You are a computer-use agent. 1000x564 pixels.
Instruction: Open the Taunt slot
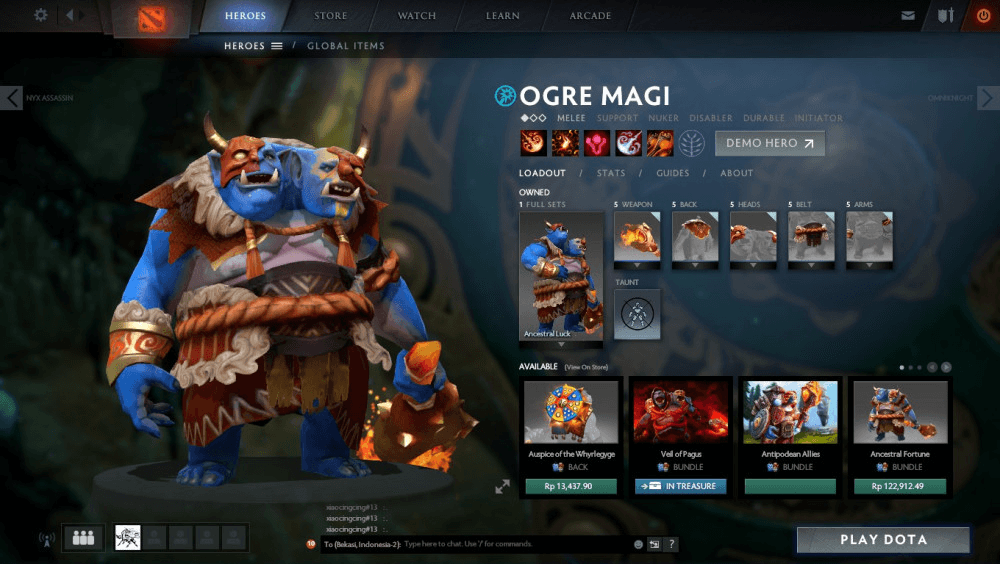click(x=637, y=314)
